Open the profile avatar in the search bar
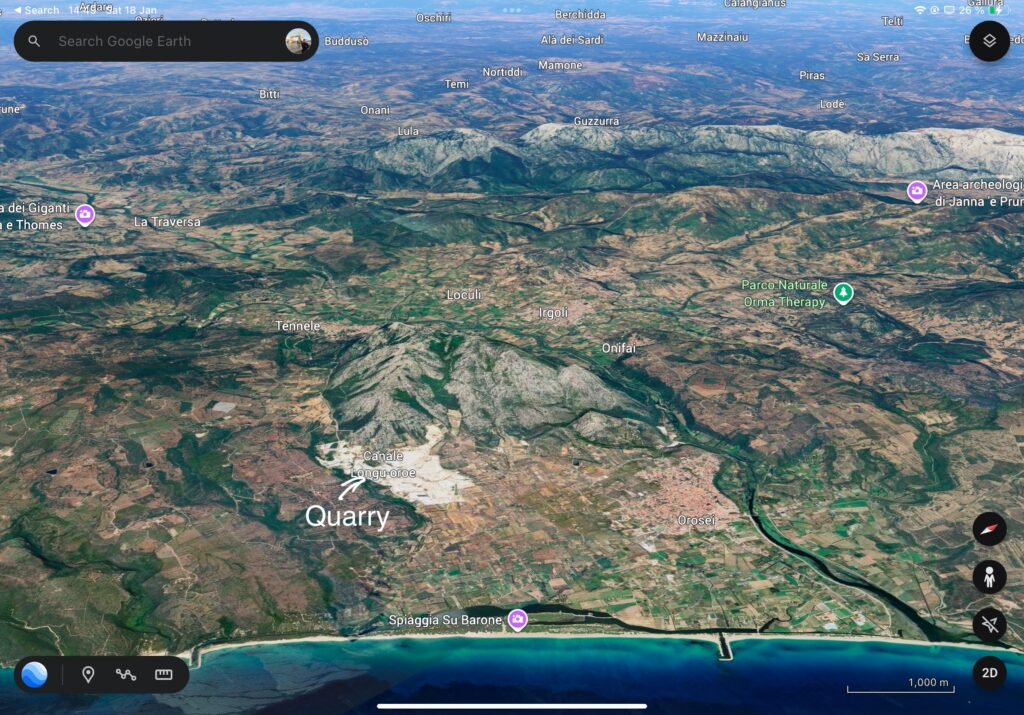 coord(298,41)
